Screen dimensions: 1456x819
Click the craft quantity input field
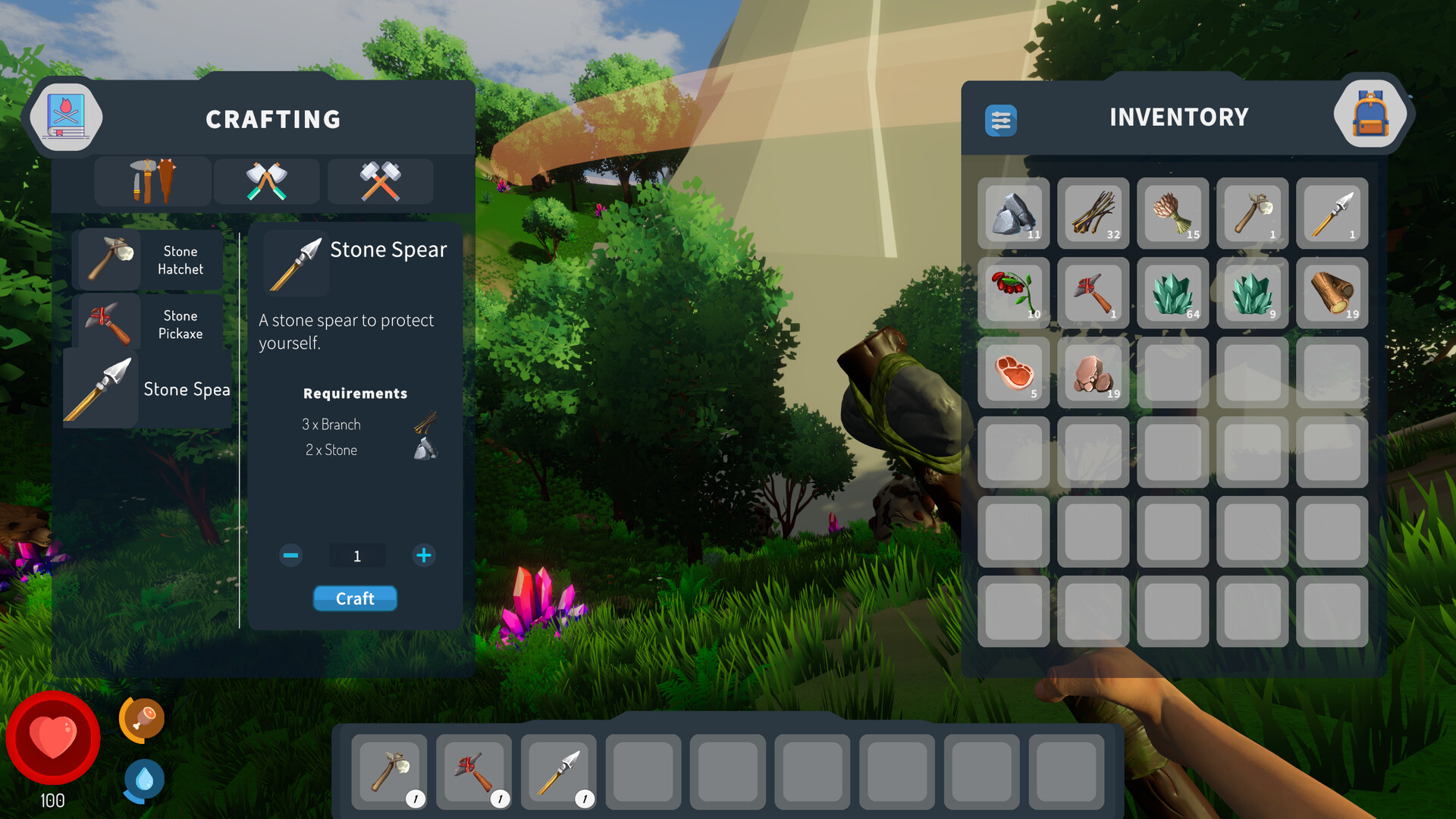click(356, 555)
